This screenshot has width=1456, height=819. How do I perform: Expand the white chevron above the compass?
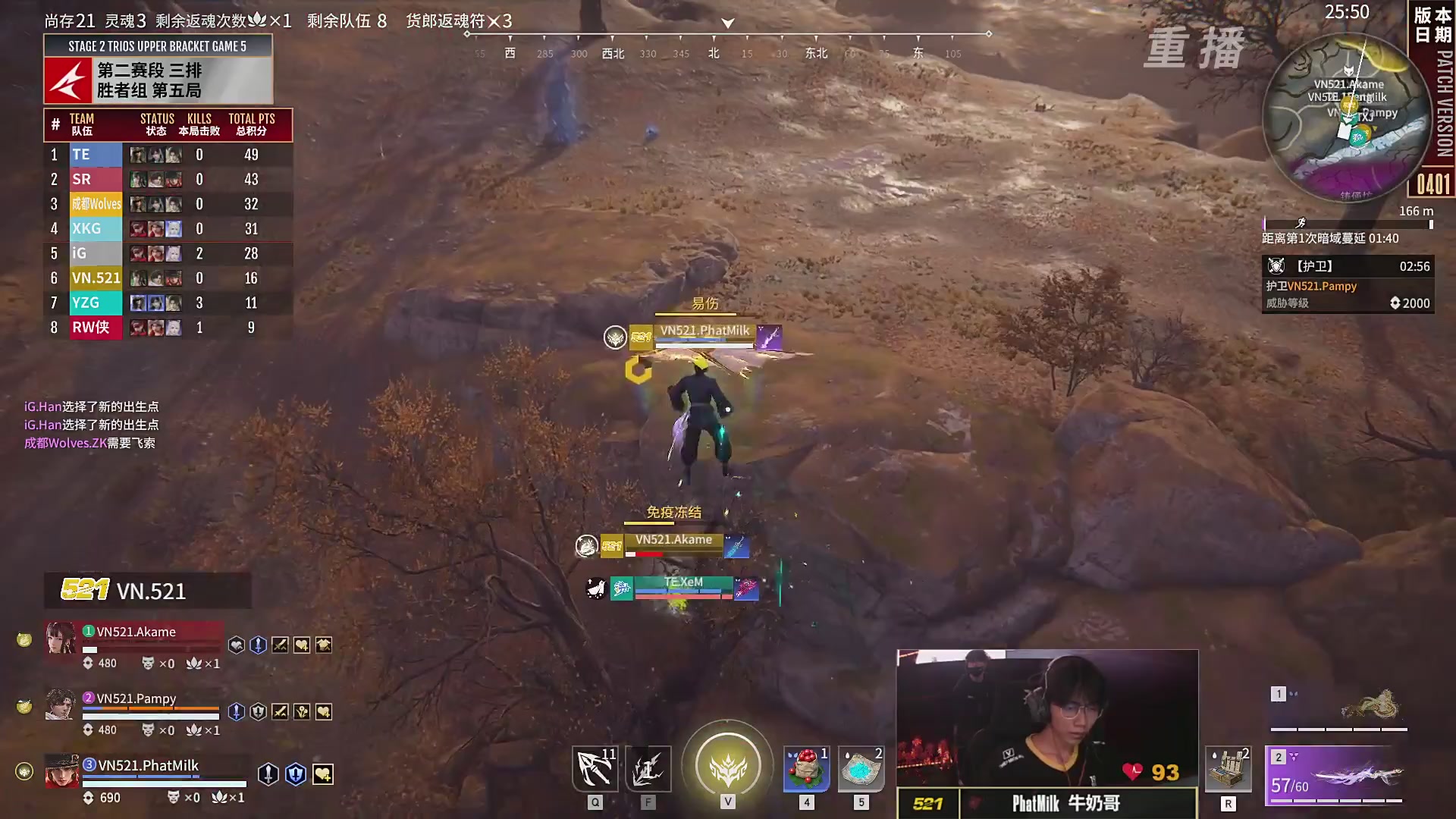pos(726,23)
